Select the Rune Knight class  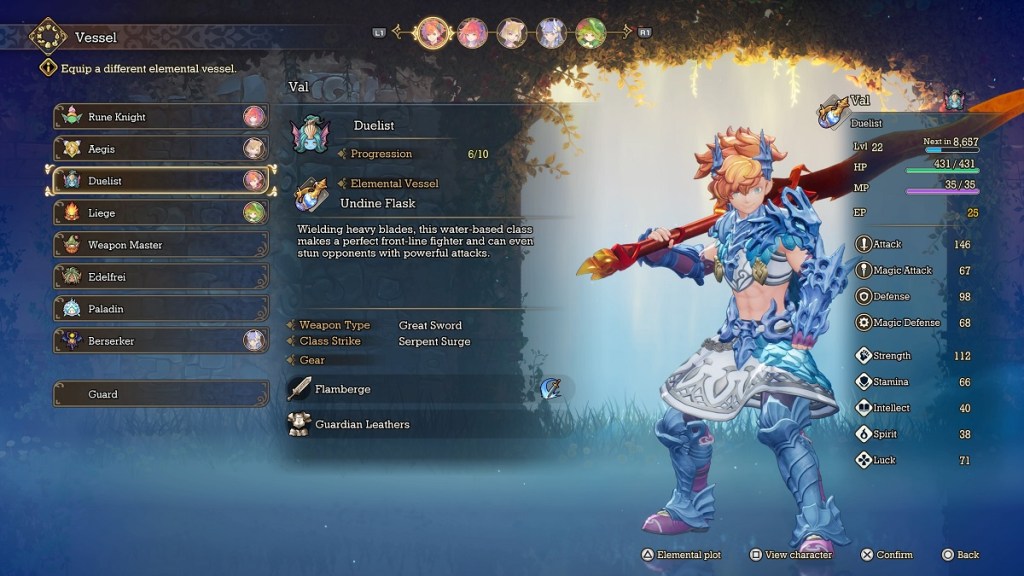click(160, 117)
